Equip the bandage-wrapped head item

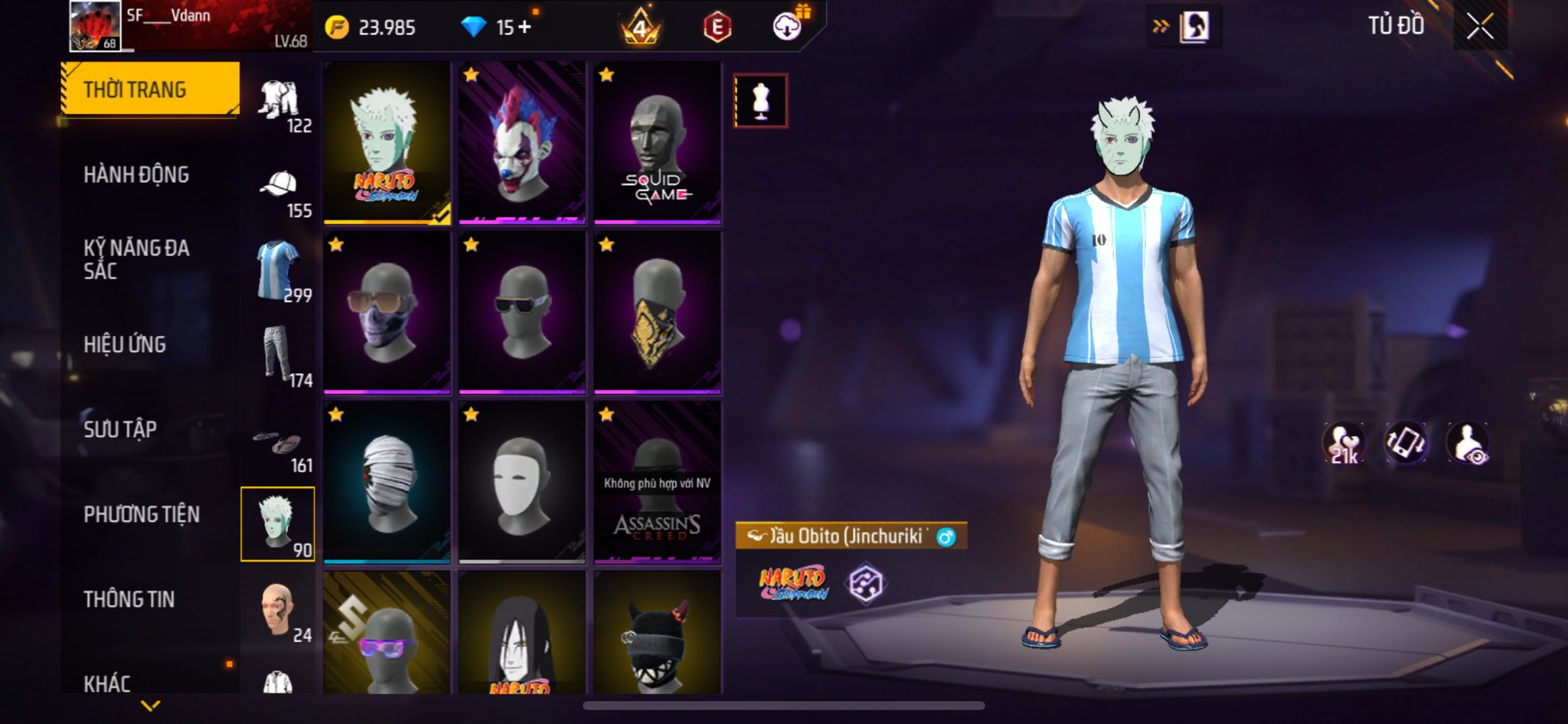(x=387, y=483)
